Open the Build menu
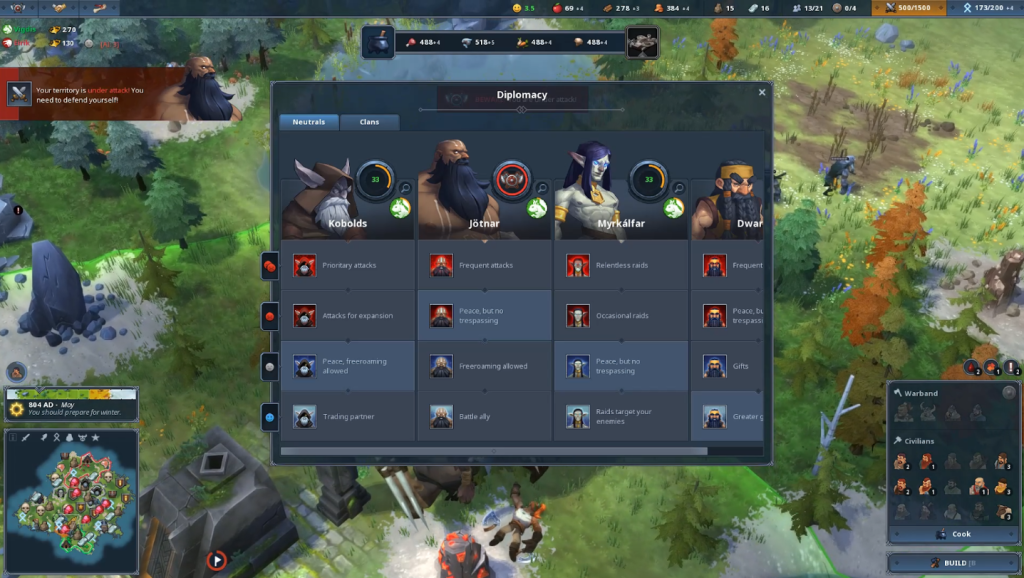 tap(953, 563)
